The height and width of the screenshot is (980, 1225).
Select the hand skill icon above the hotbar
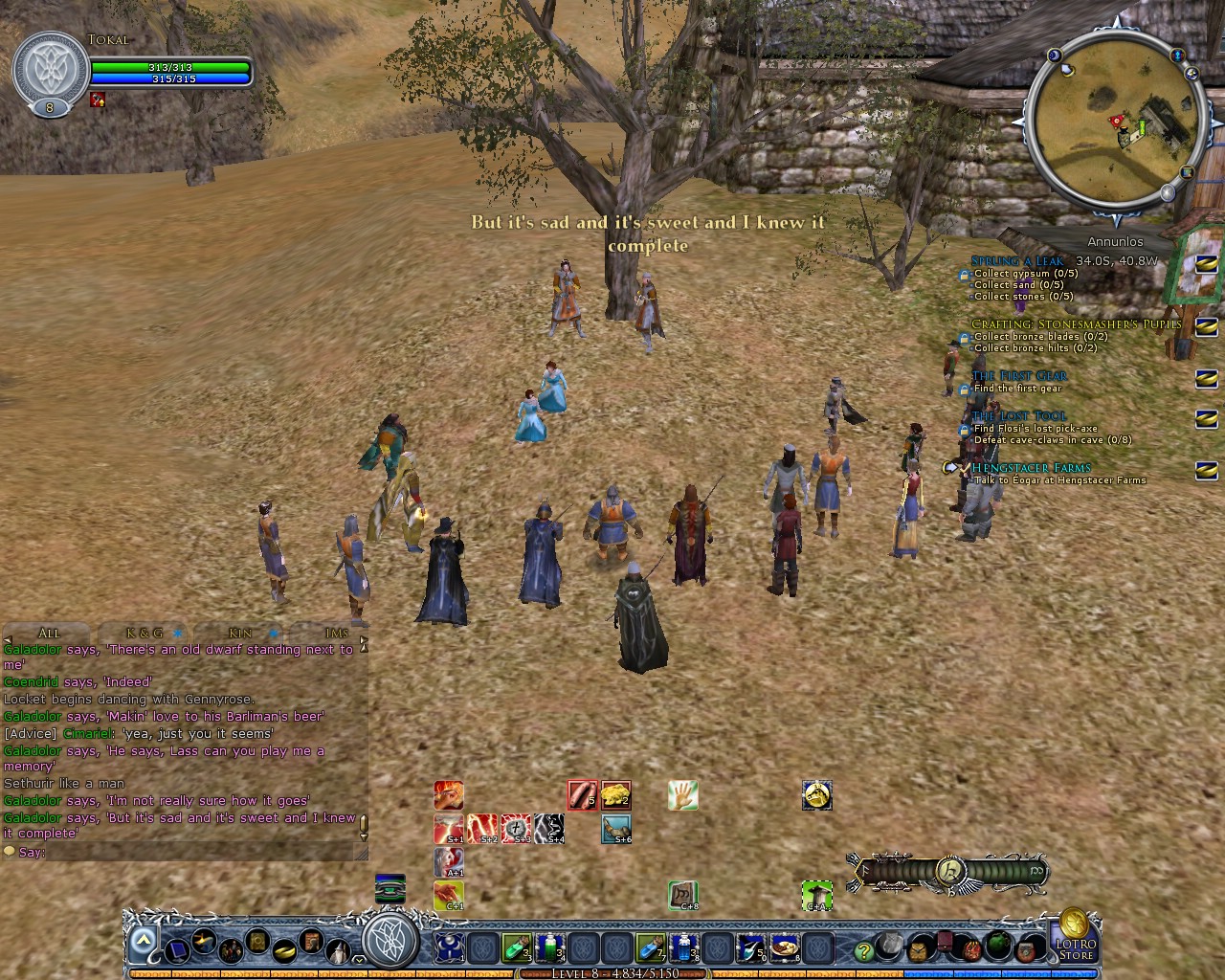tap(682, 794)
